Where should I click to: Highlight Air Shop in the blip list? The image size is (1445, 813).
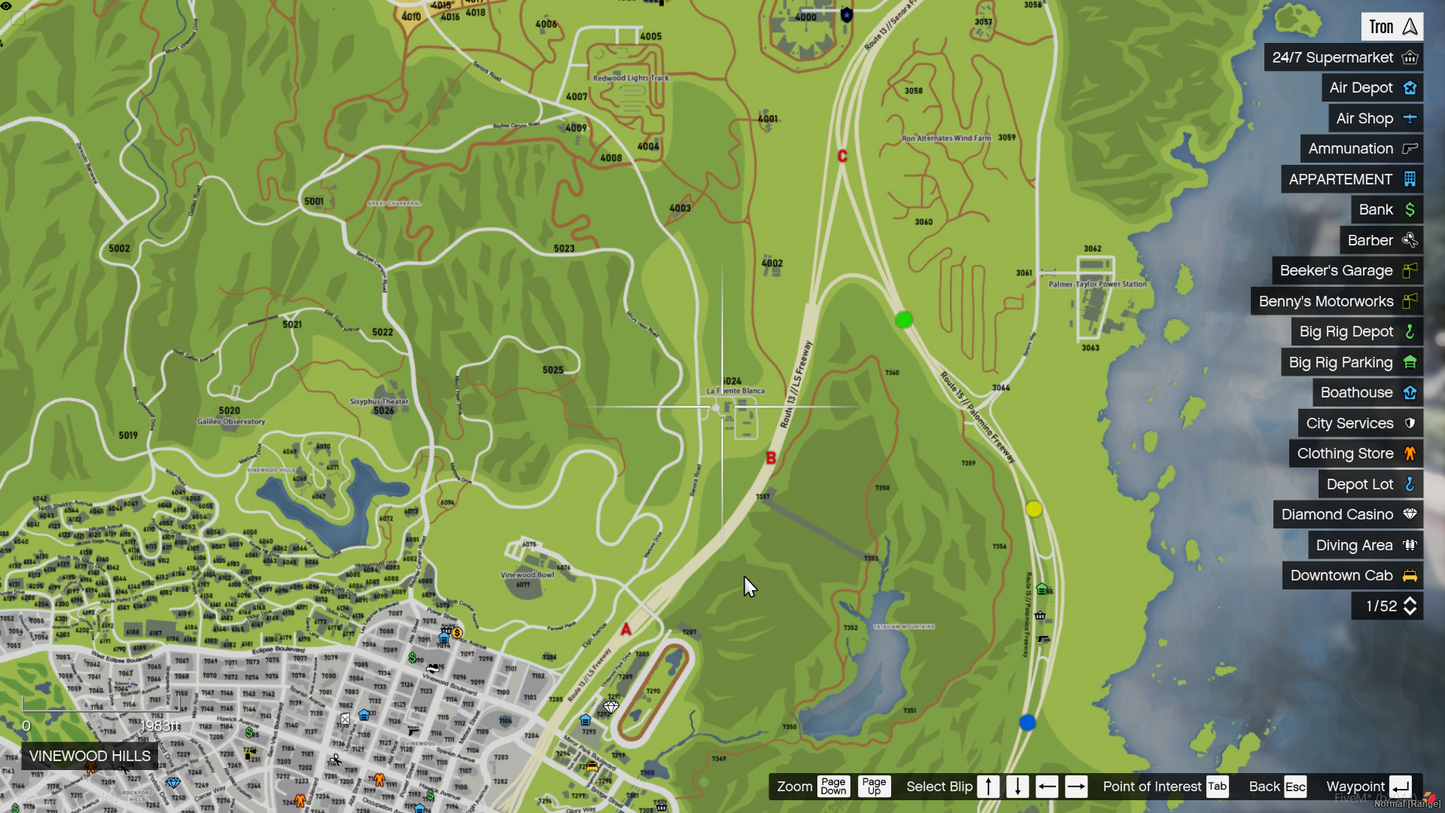[1375, 118]
